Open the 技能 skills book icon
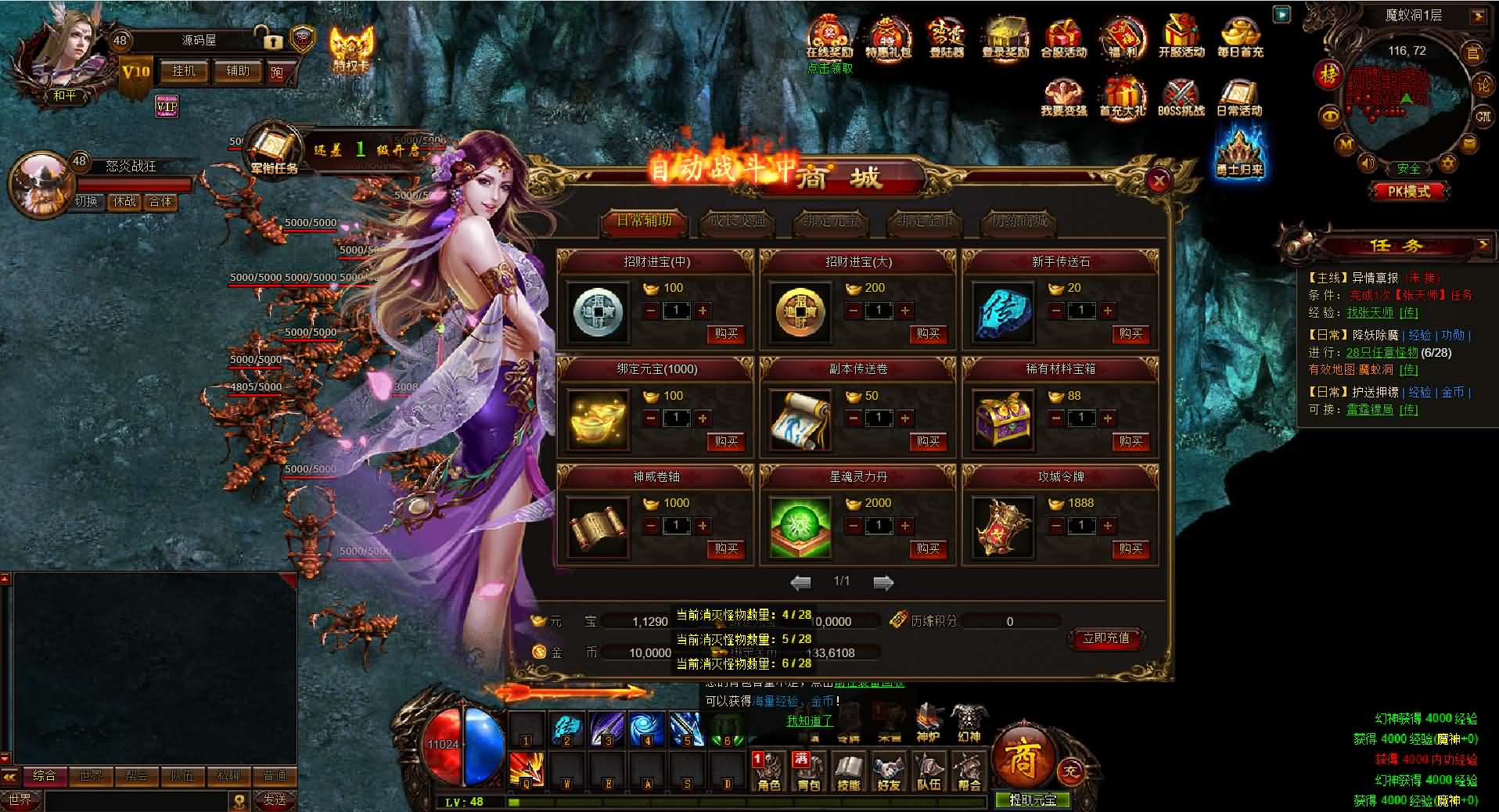Image resolution: width=1499 pixels, height=812 pixels. pos(848,771)
